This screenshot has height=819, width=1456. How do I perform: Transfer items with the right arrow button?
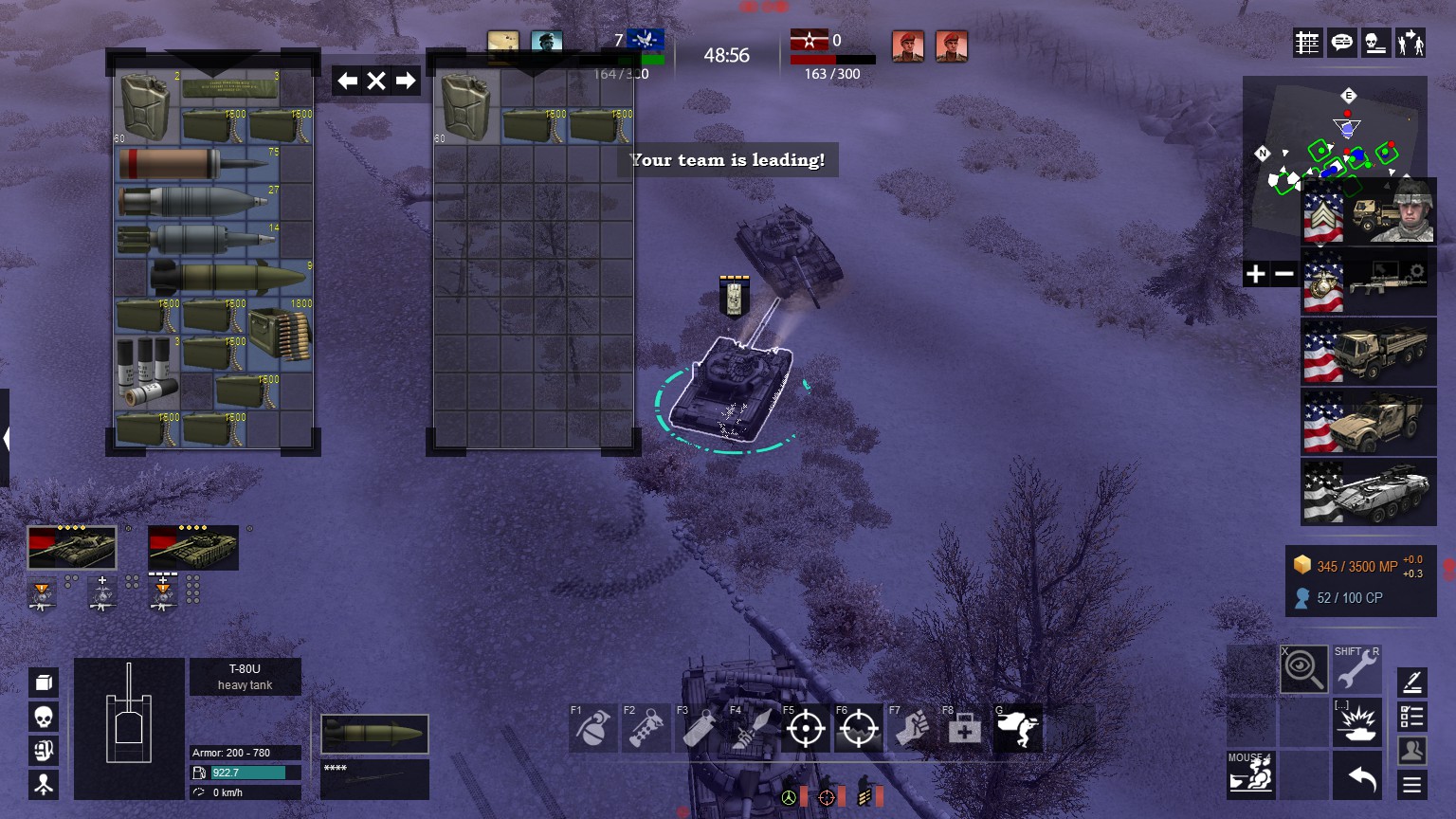pos(406,81)
